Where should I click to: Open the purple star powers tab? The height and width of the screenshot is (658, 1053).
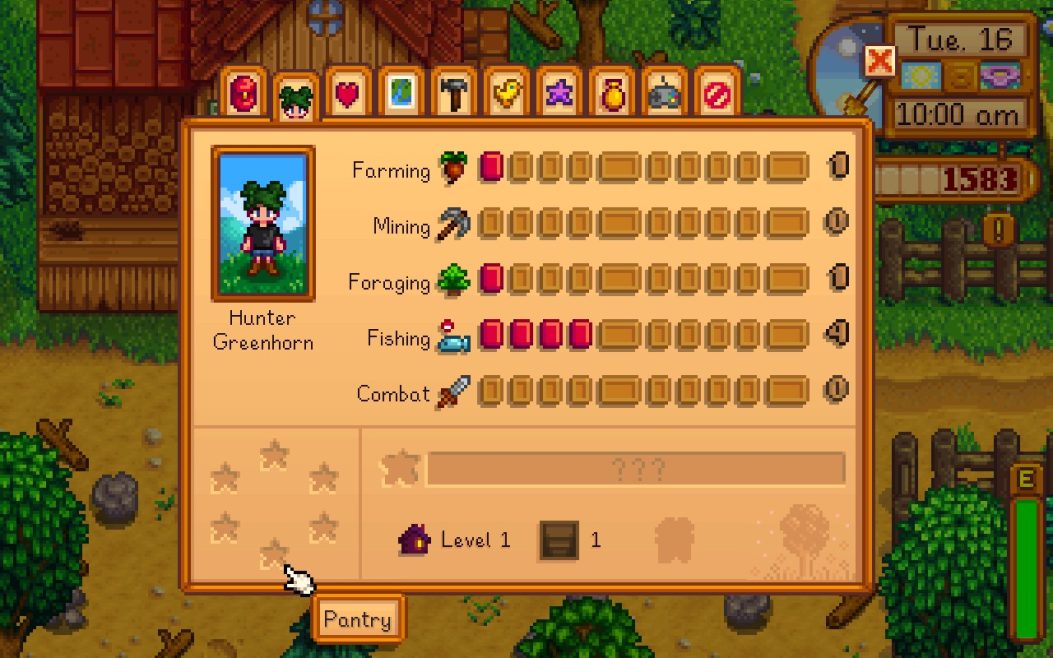tap(558, 94)
